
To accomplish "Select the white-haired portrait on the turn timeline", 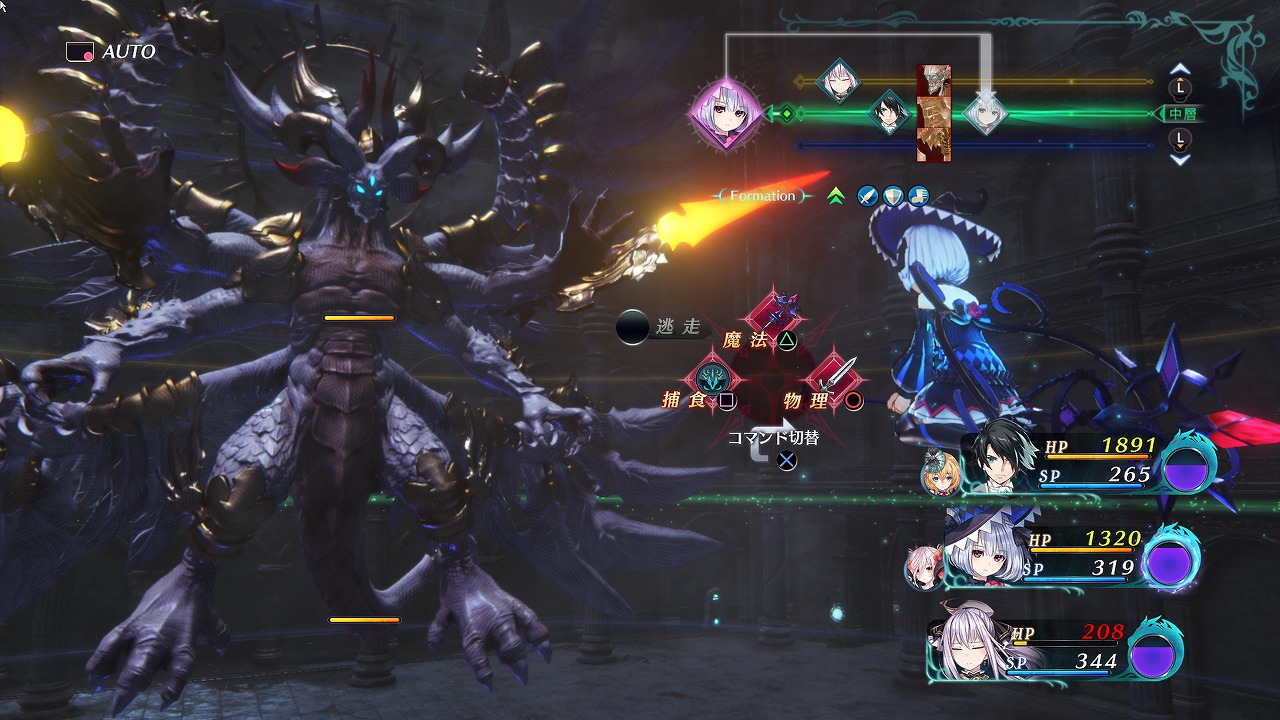I will point(985,114).
